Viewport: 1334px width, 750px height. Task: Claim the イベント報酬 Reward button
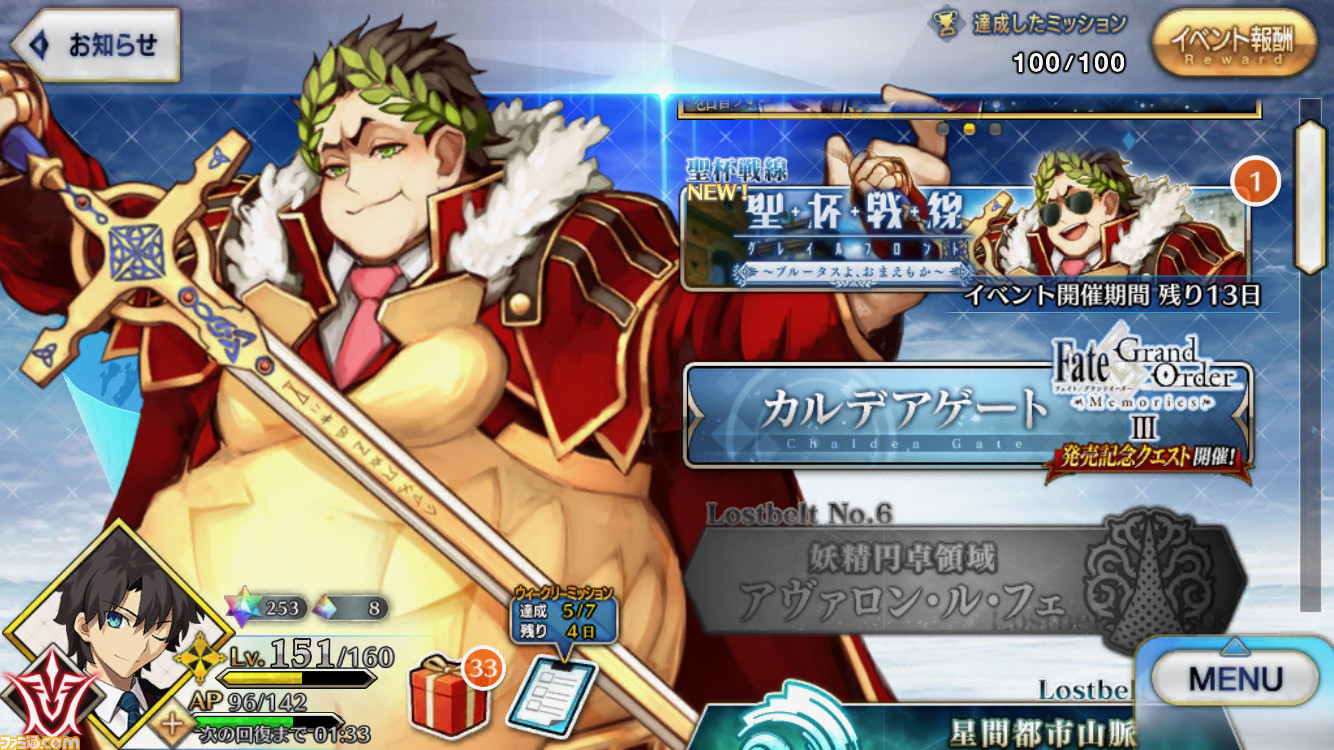click(1236, 45)
